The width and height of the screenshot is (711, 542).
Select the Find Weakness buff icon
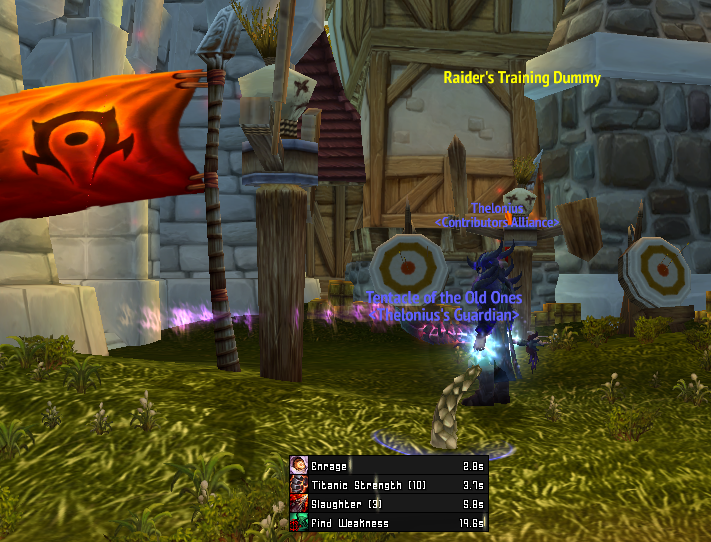point(299,523)
